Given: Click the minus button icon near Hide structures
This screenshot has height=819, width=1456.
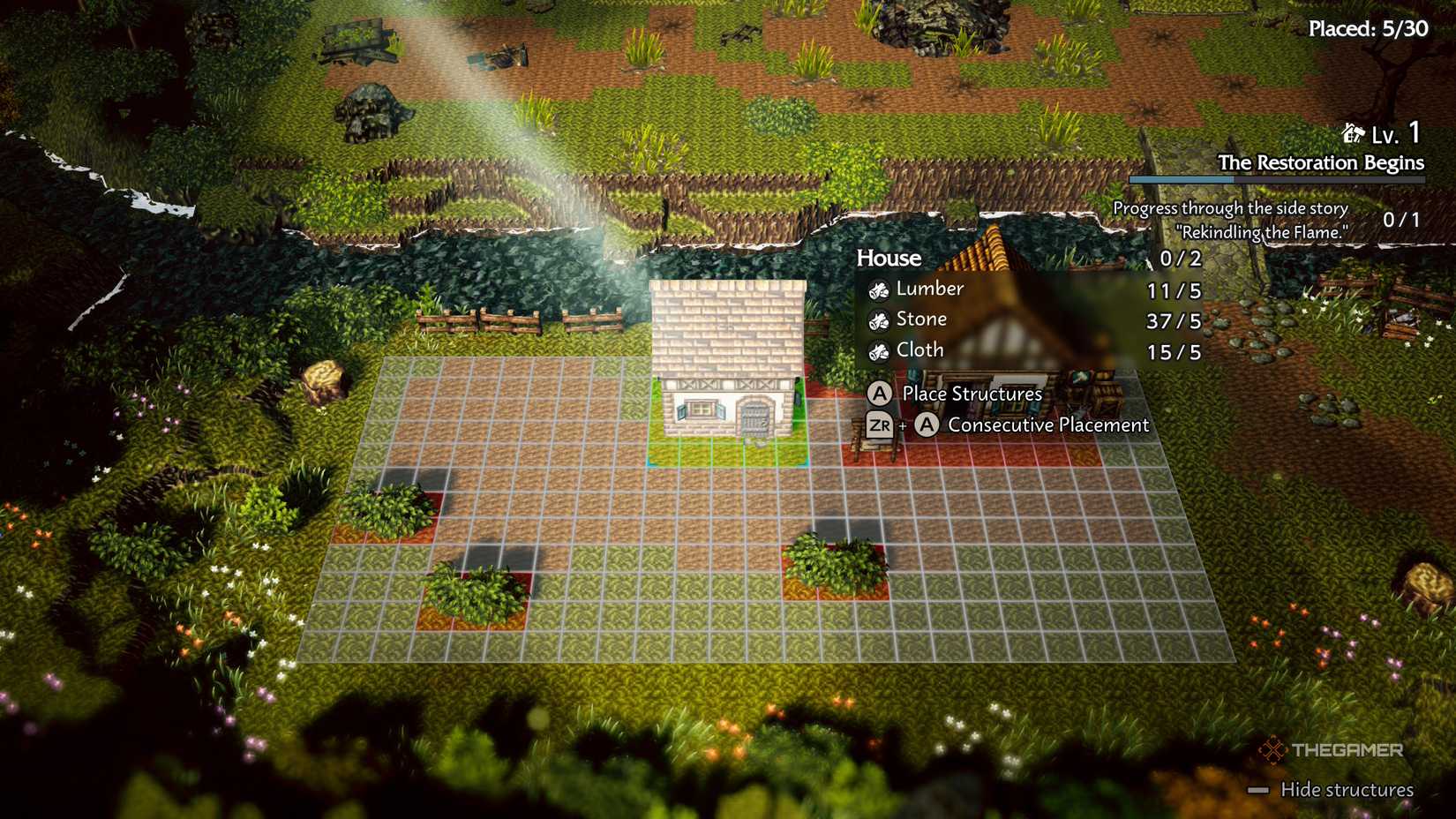Looking at the screenshot, I should click(x=1264, y=792).
